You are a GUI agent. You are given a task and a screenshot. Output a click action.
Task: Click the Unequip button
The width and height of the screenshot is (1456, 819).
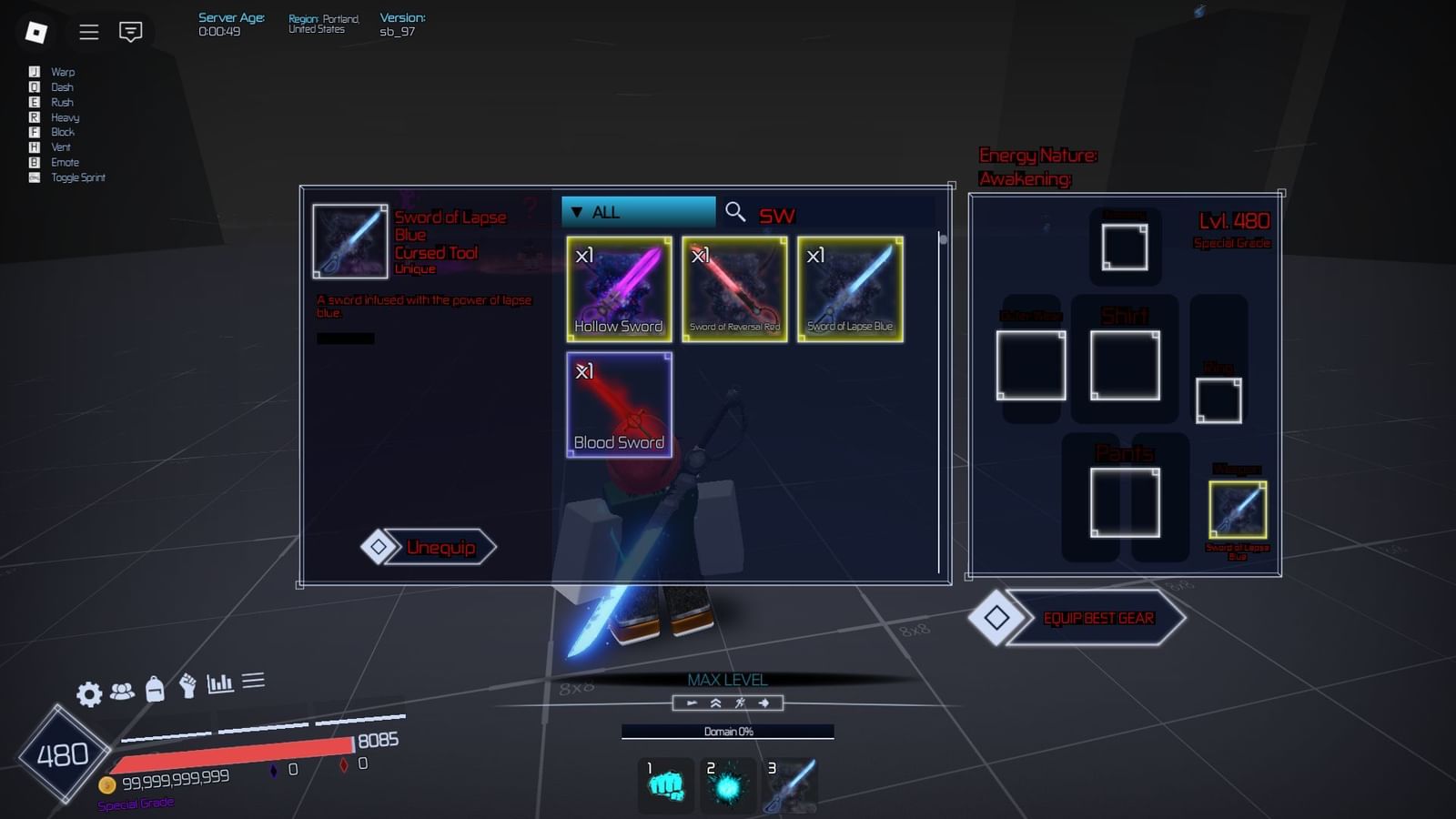click(430, 547)
